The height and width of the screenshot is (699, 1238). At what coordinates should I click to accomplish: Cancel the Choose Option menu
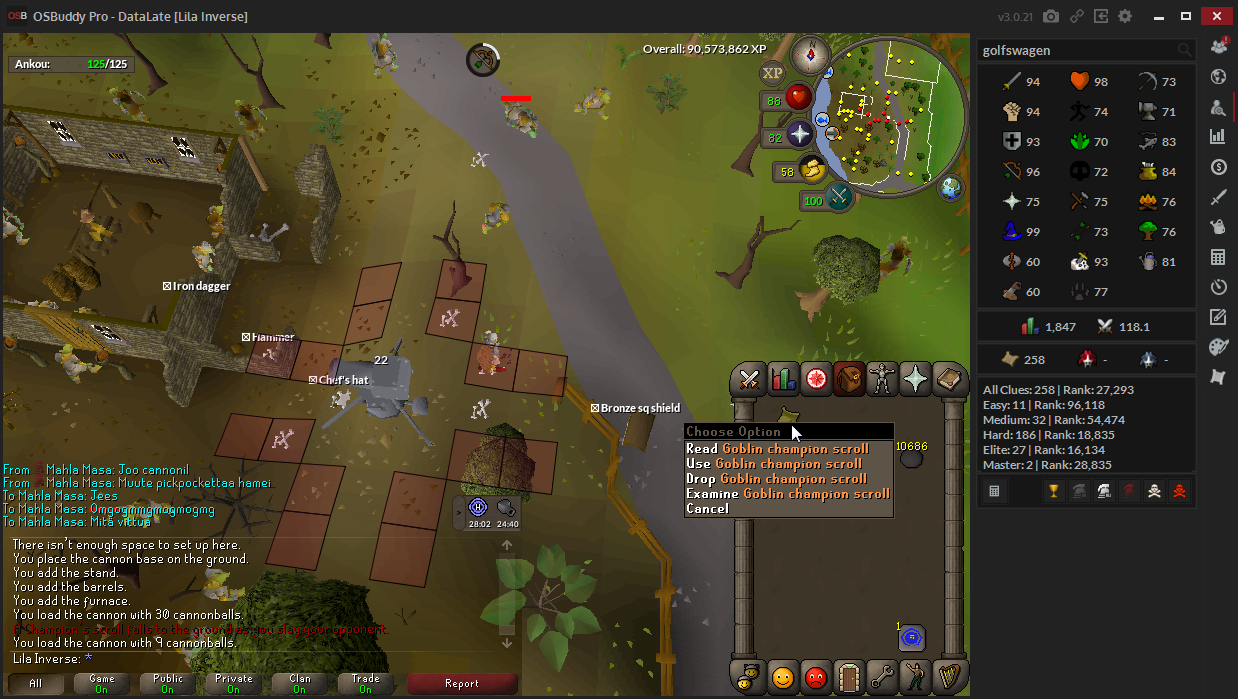pyautogui.click(x=707, y=509)
